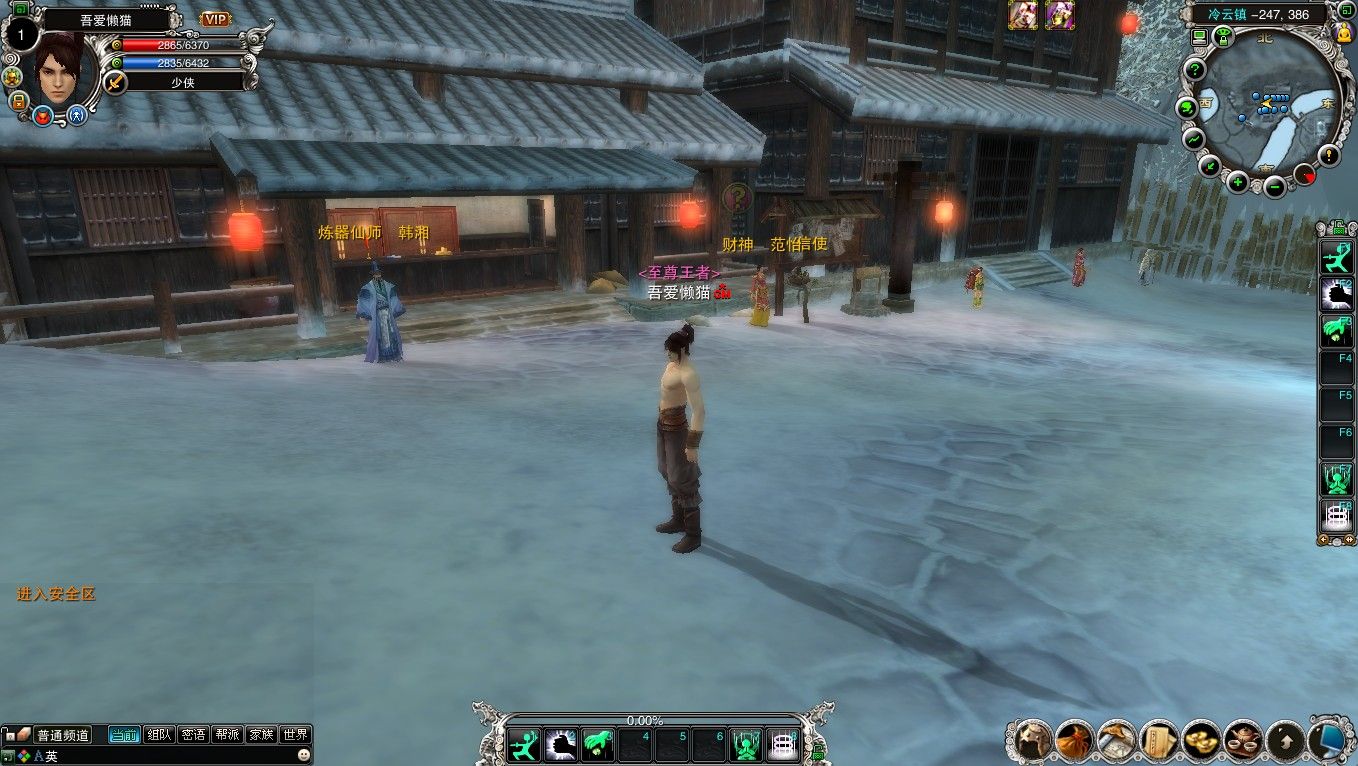Click the teapot and cups menu icon
Image resolution: width=1358 pixels, height=766 pixels.
tap(1242, 740)
